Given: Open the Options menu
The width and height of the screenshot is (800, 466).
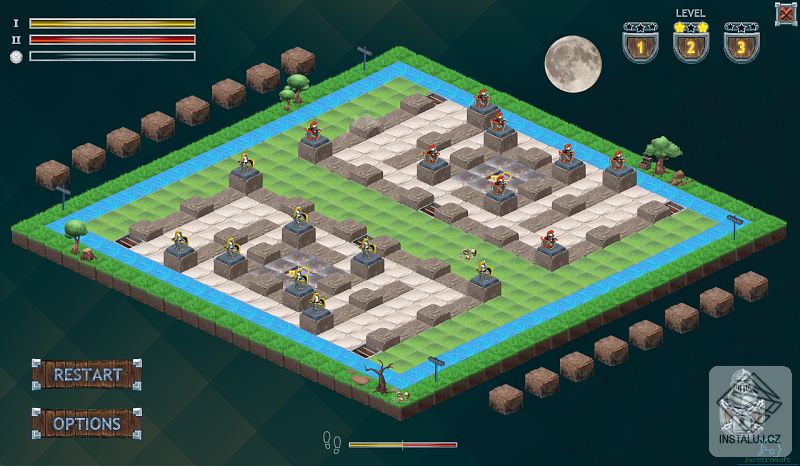Looking at the screenshot, I should [x=87, y=423].
